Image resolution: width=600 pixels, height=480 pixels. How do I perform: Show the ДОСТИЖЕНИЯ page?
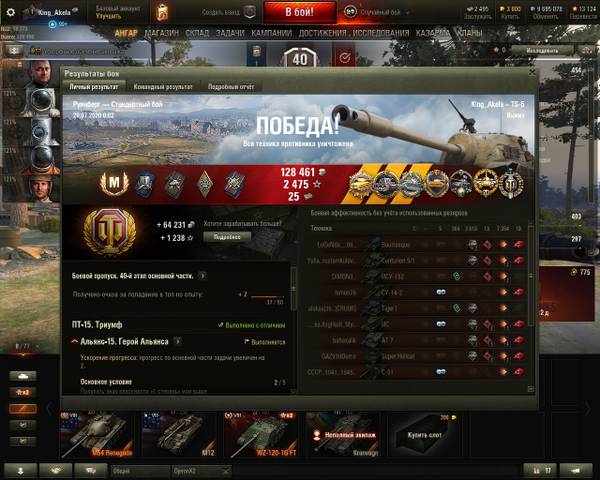point(322,33)
